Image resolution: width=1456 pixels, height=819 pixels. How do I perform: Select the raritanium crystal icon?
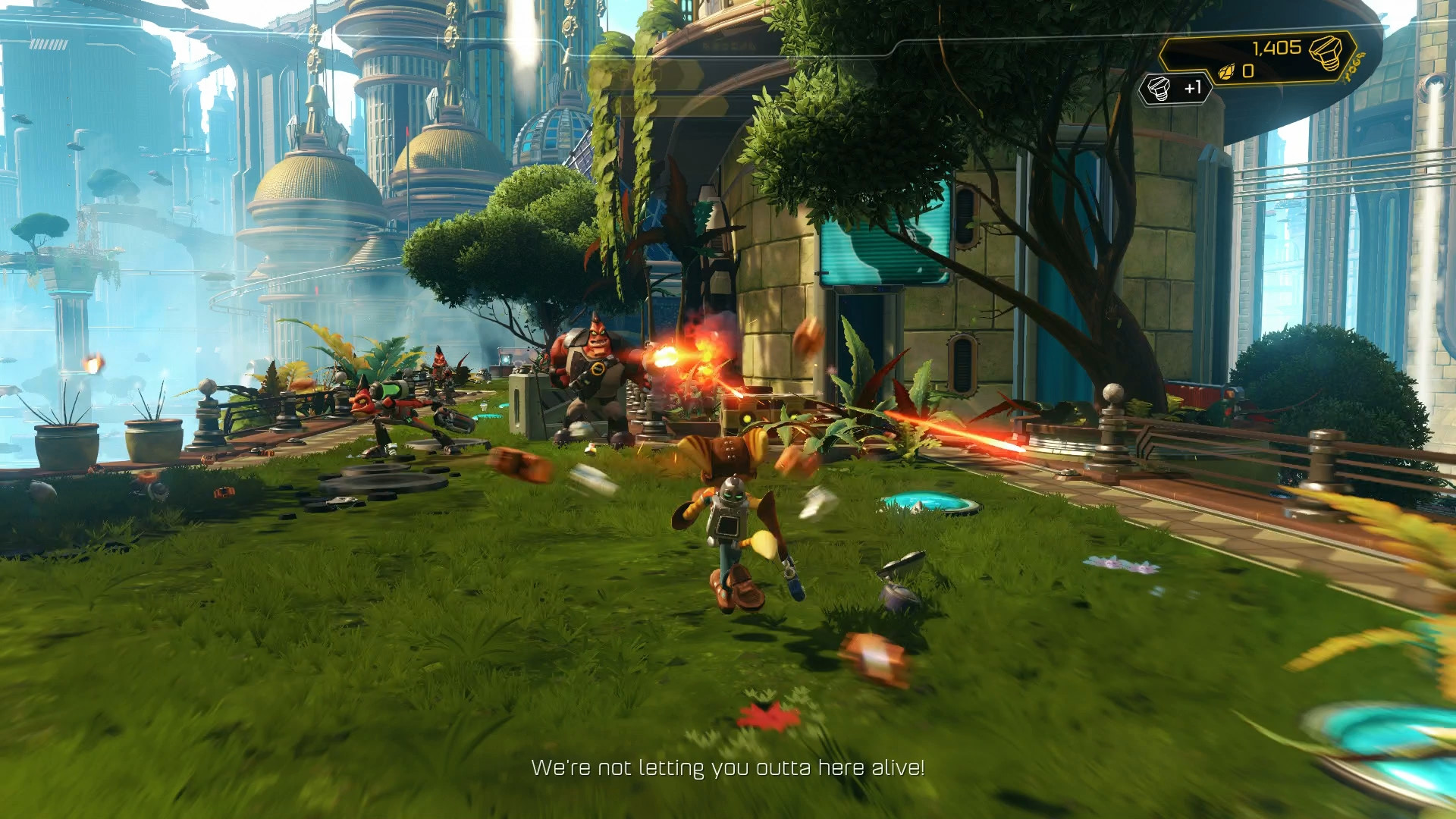1226,72
